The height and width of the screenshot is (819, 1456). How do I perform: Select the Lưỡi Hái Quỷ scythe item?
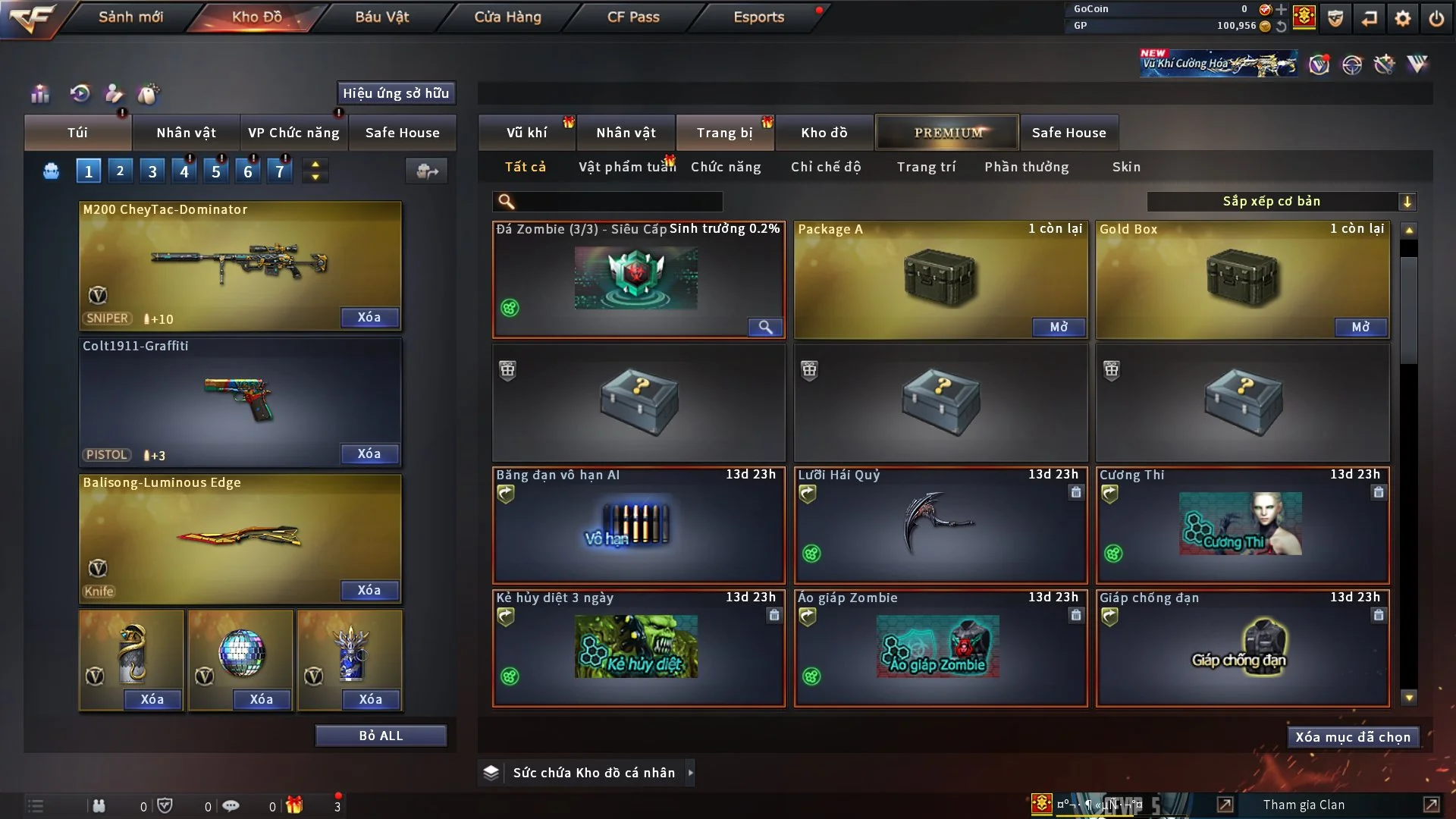tap(940, 525)
